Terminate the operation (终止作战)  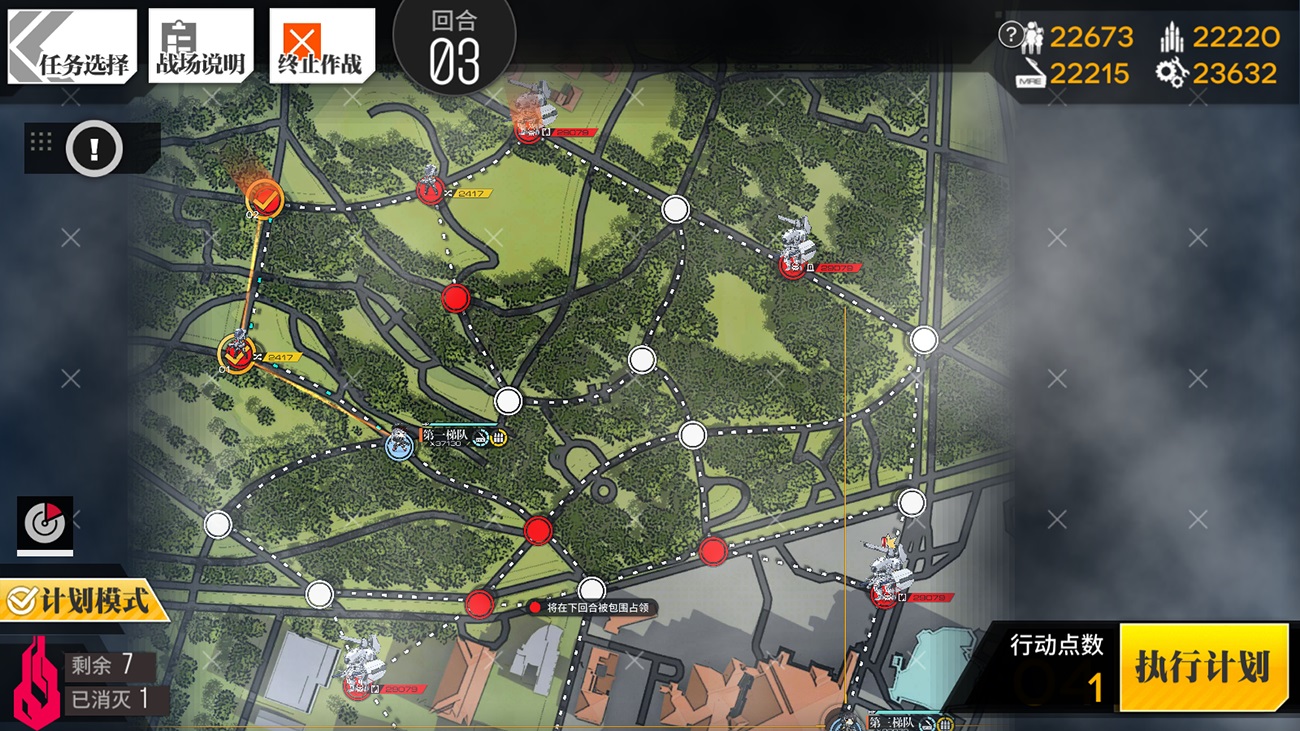tap(321, 47)
